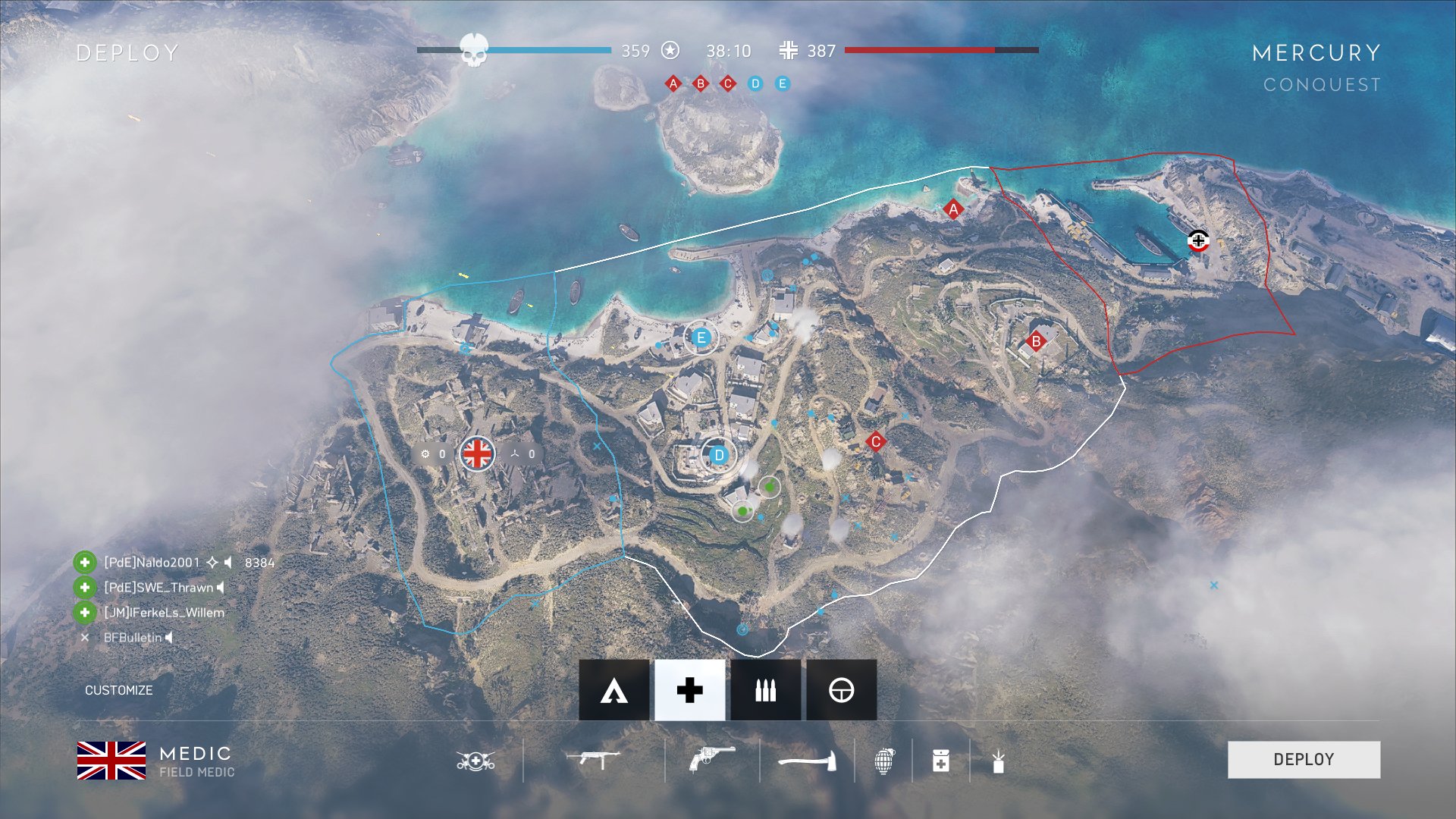1456x819 pixels.
Task: Open the CUSTOMIZE loadout option
Action: [x=118, y=690]
